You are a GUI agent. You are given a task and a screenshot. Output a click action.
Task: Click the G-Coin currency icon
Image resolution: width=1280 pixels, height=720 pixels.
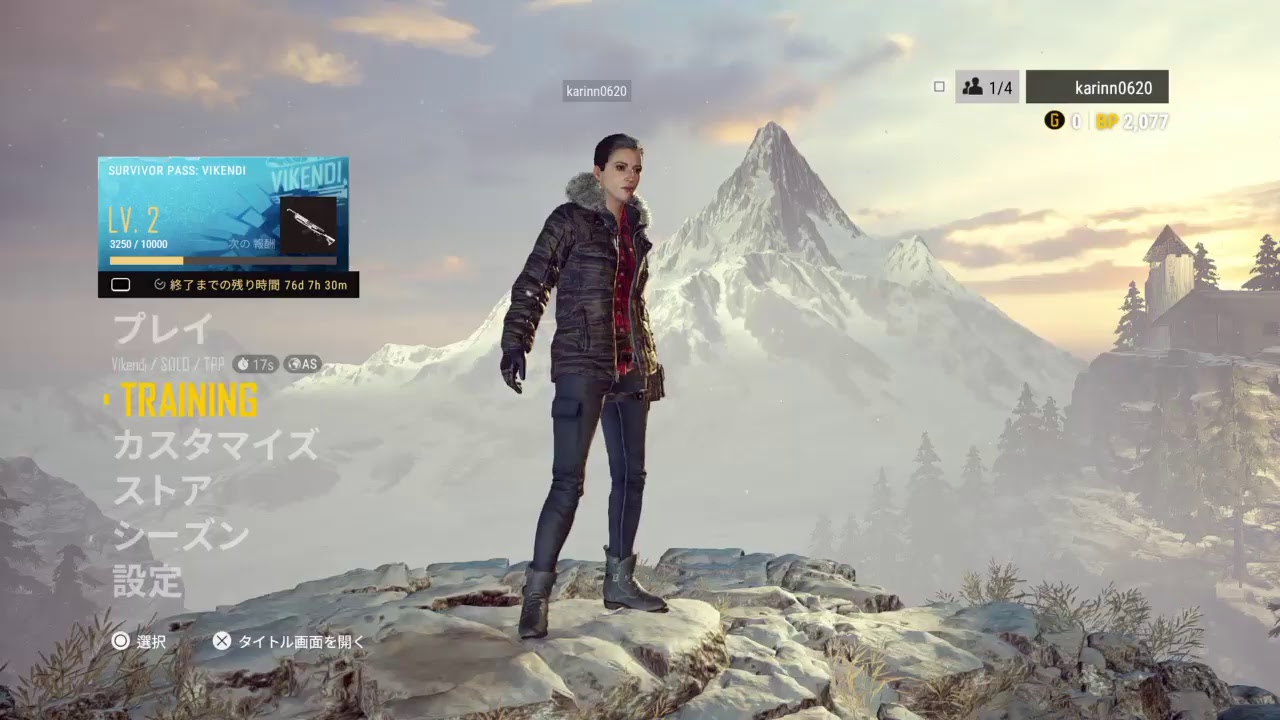click(x=1054, y=121)
